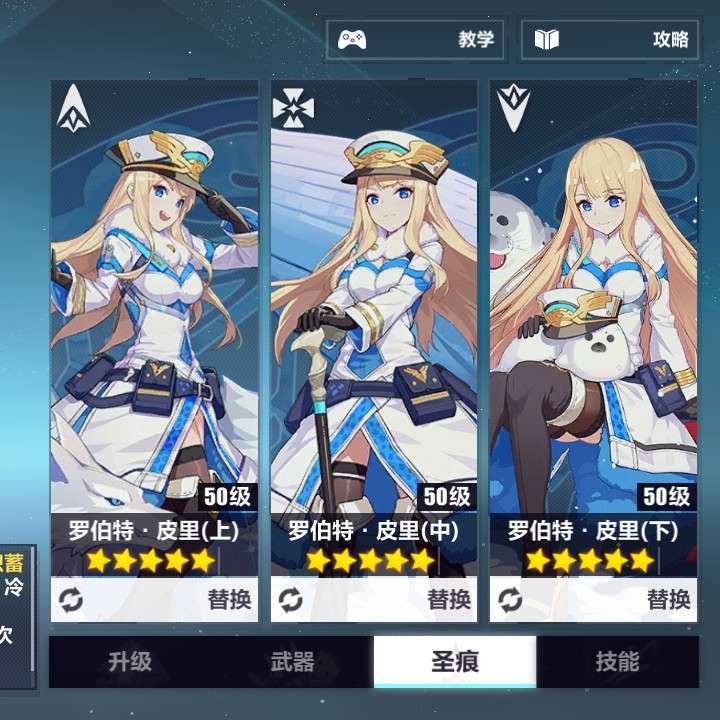Switch to the 技能 tab
Image resolution: width=720 pixels, height=720 pixels.
click(x=617, y=662)
